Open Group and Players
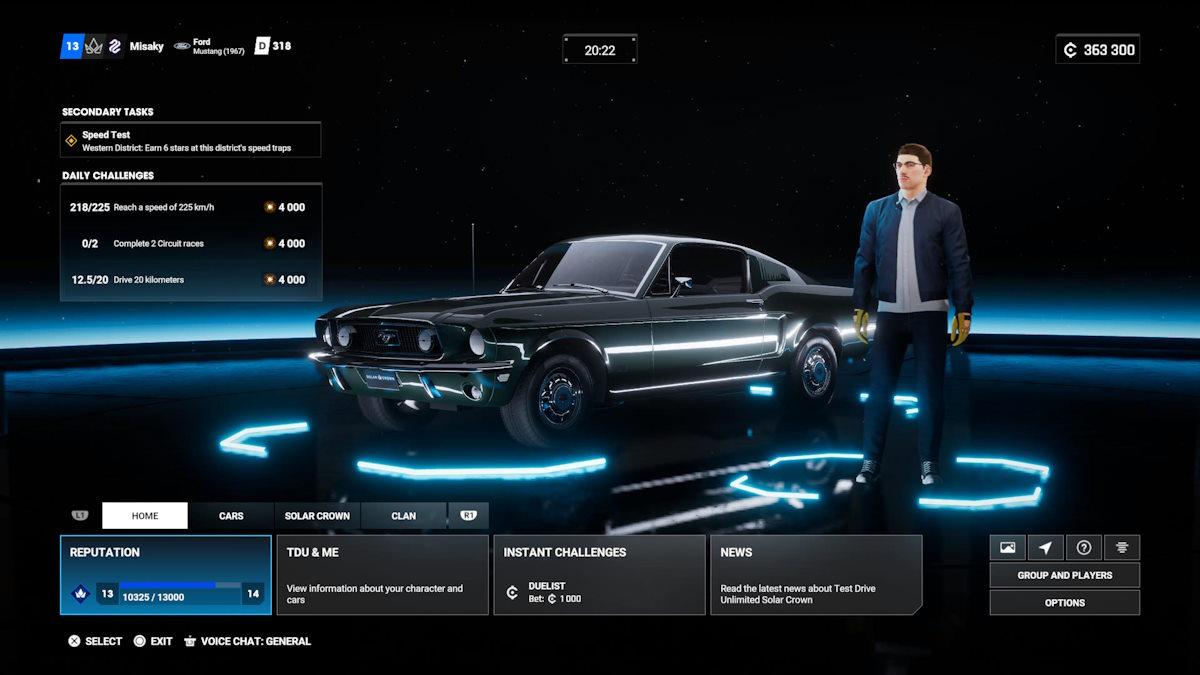 (x=1064, y=575)
